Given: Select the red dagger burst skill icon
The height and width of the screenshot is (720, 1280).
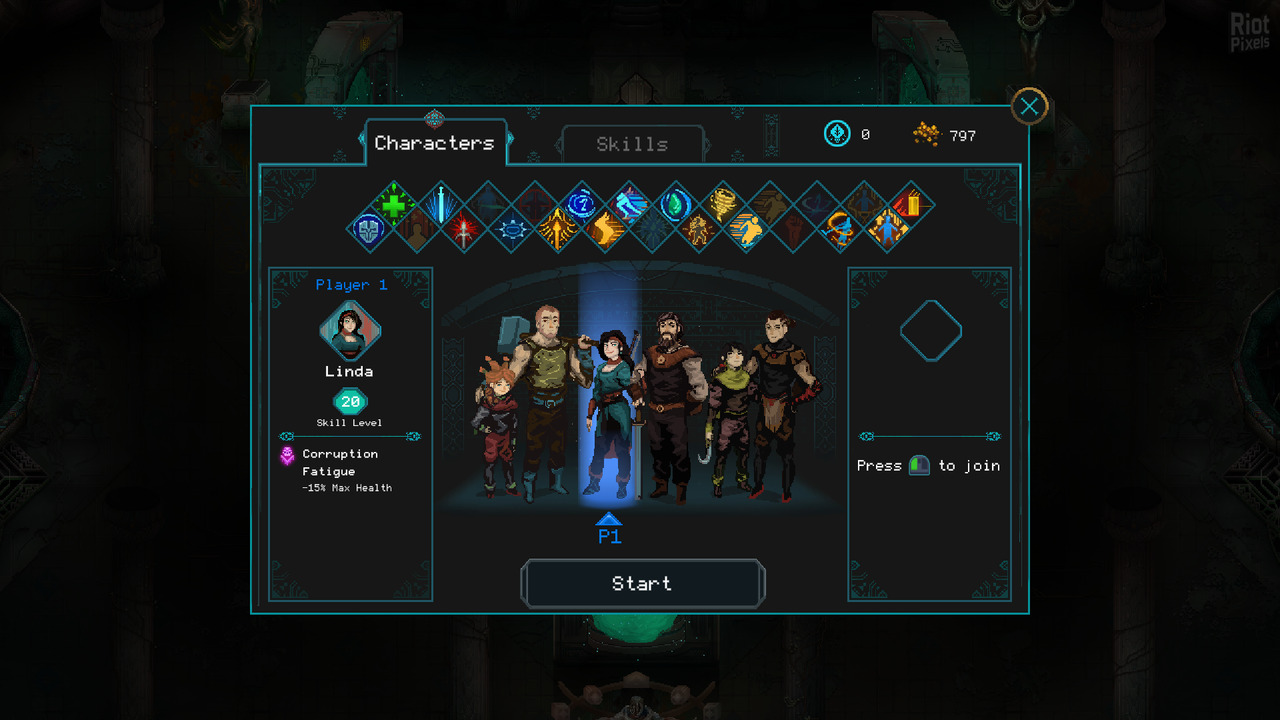Looking at the screenshot, I should [x=464, y=230].
